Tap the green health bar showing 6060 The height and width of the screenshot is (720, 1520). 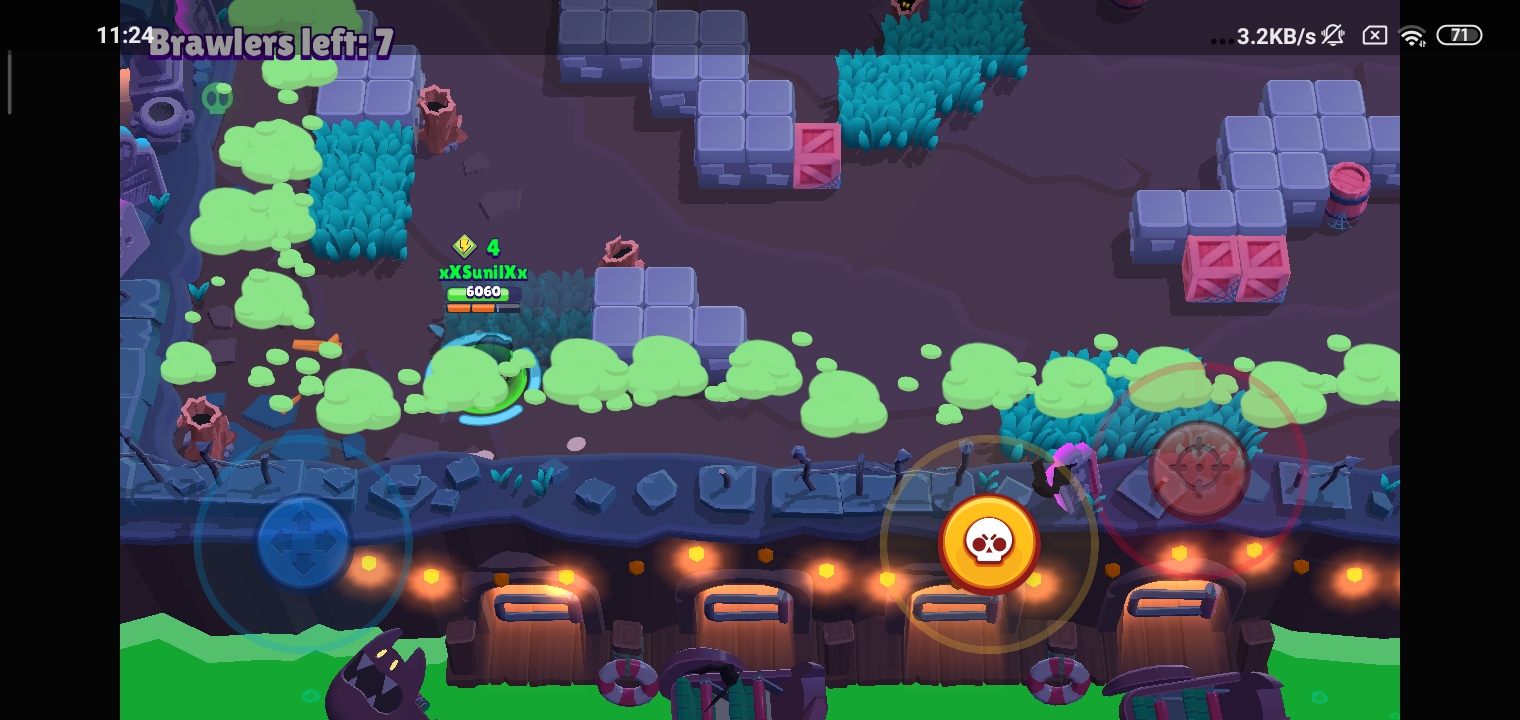coord(482,291)
